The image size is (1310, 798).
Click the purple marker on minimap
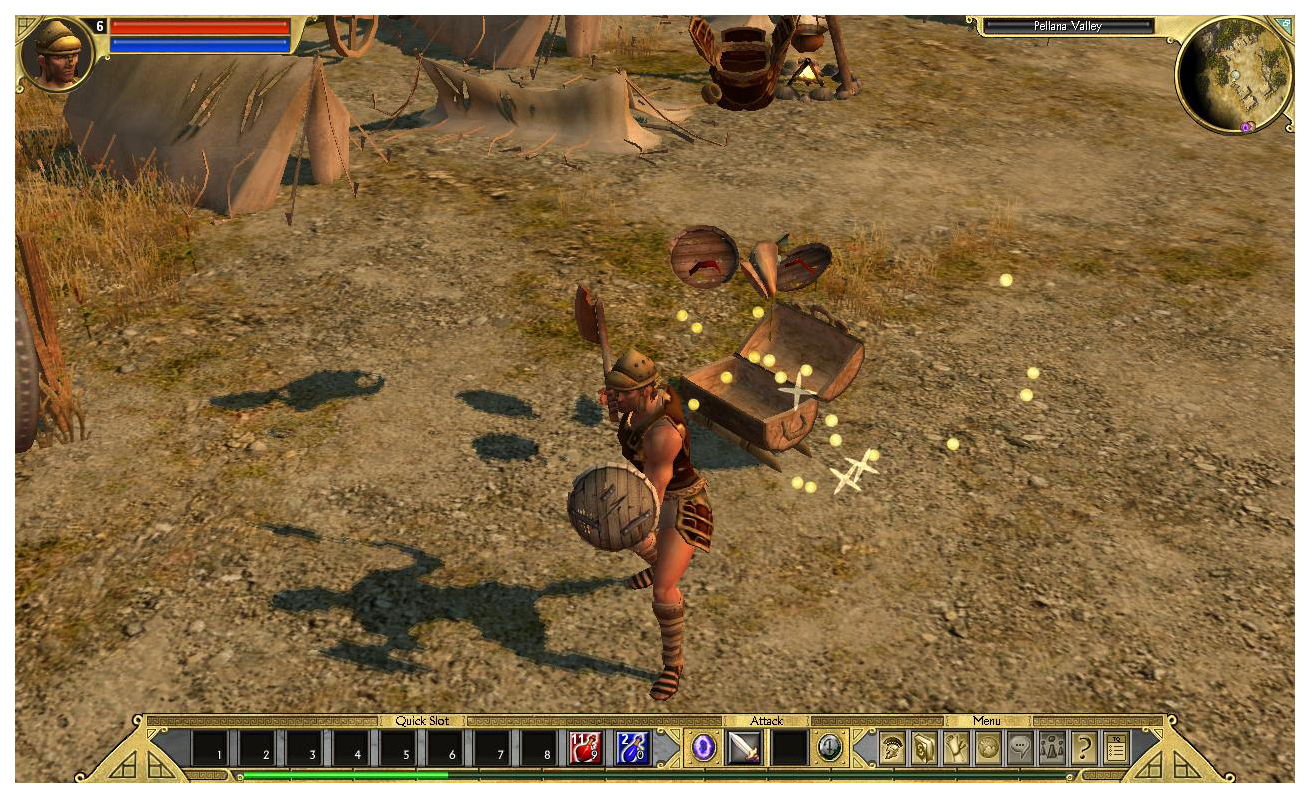pyautogui.click(x=1246, y=128)
